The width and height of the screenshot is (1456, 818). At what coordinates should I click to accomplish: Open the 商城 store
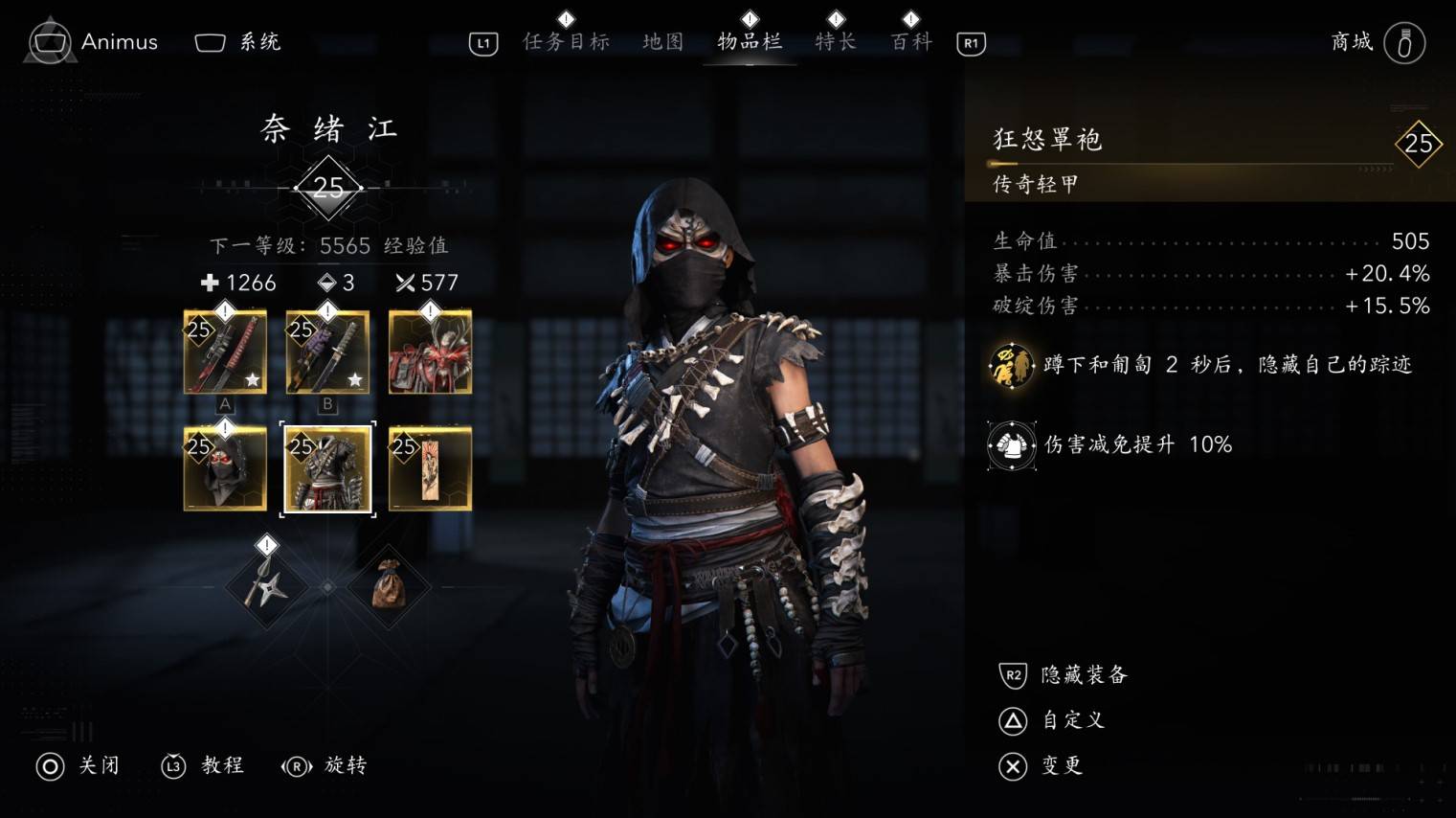coord(1352,42)
